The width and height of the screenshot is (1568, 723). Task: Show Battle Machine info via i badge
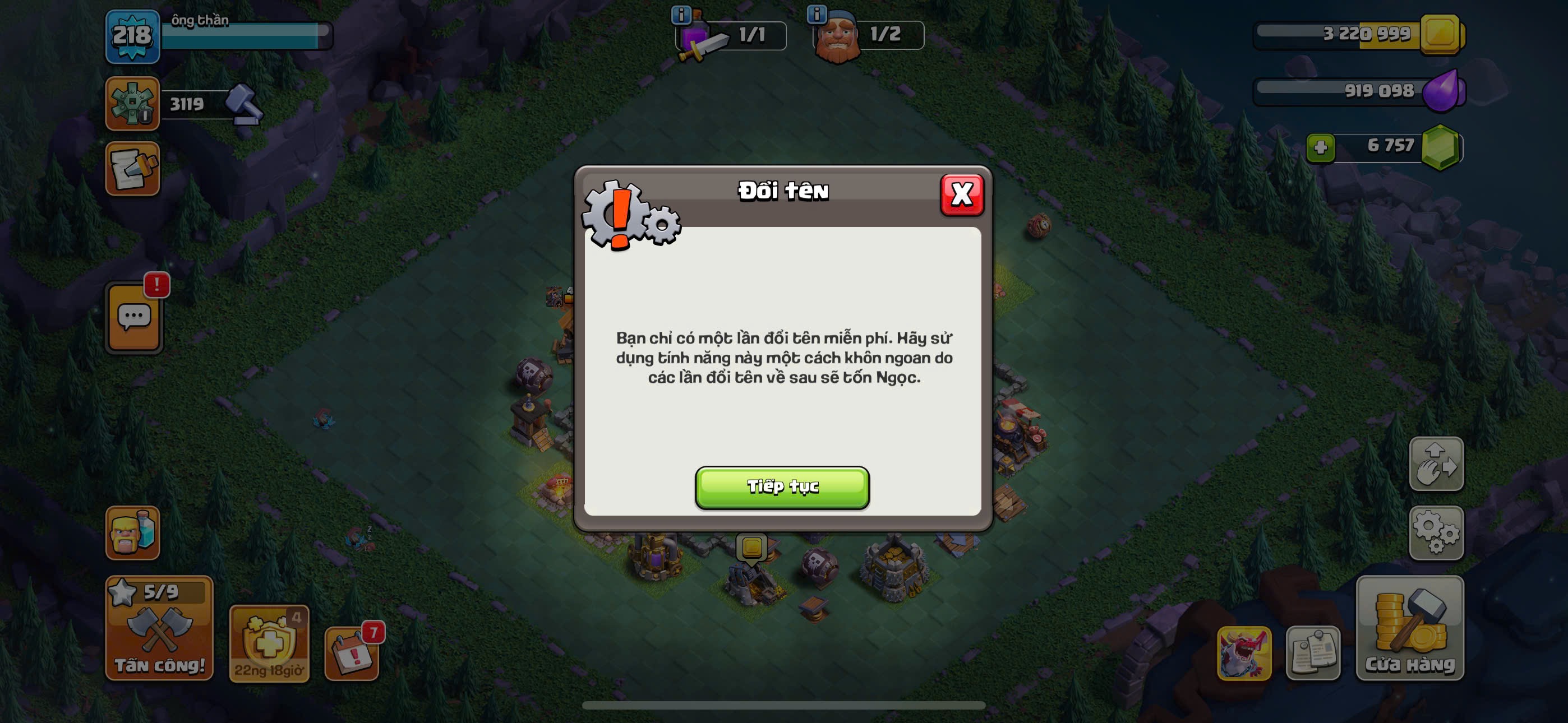pyautogui.click(x=680, y=14)
